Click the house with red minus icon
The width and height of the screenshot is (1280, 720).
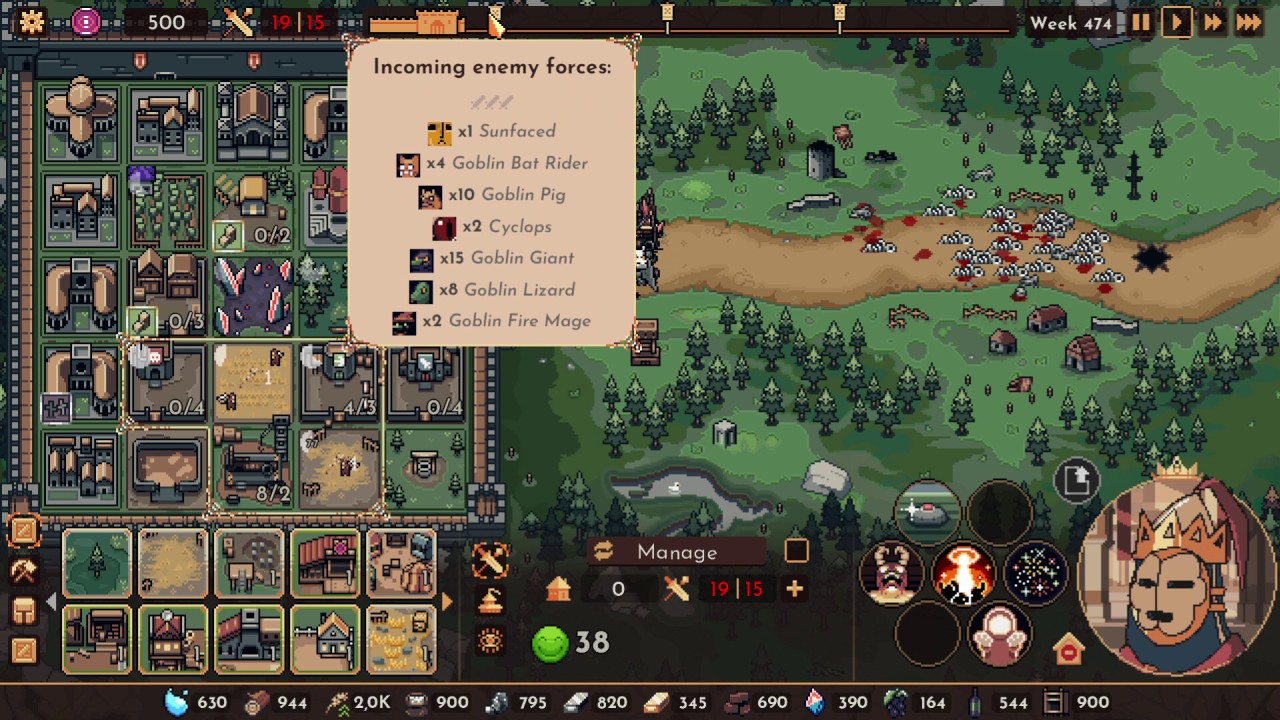tap(1068, 650)
